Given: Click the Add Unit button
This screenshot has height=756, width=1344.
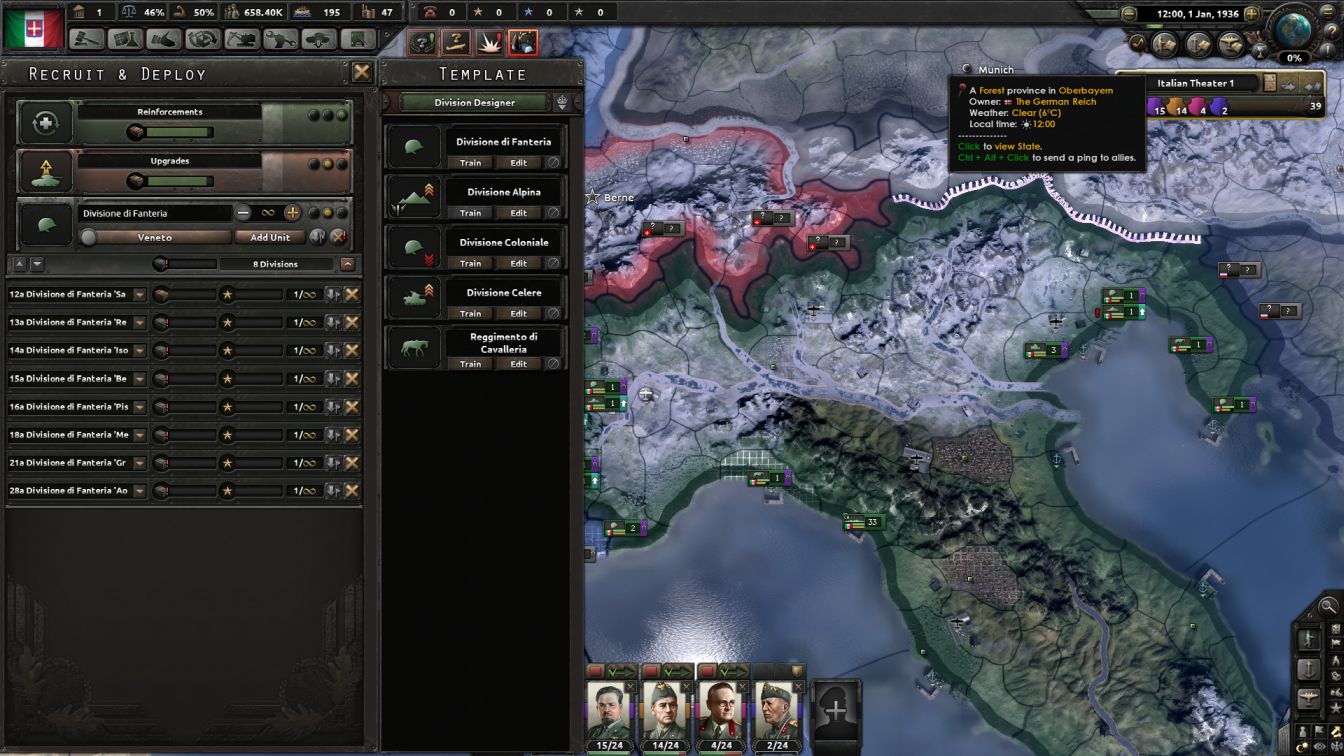Looking at the screenshot, I should [x=268, y=237].
